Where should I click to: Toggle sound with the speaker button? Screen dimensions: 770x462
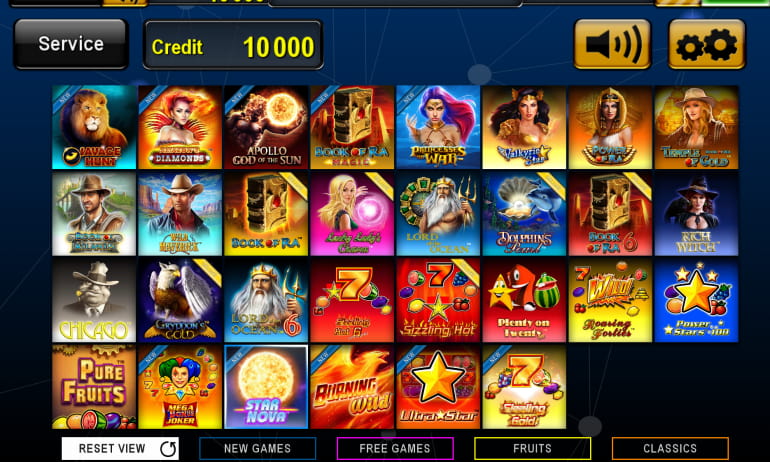pos(611,45)
